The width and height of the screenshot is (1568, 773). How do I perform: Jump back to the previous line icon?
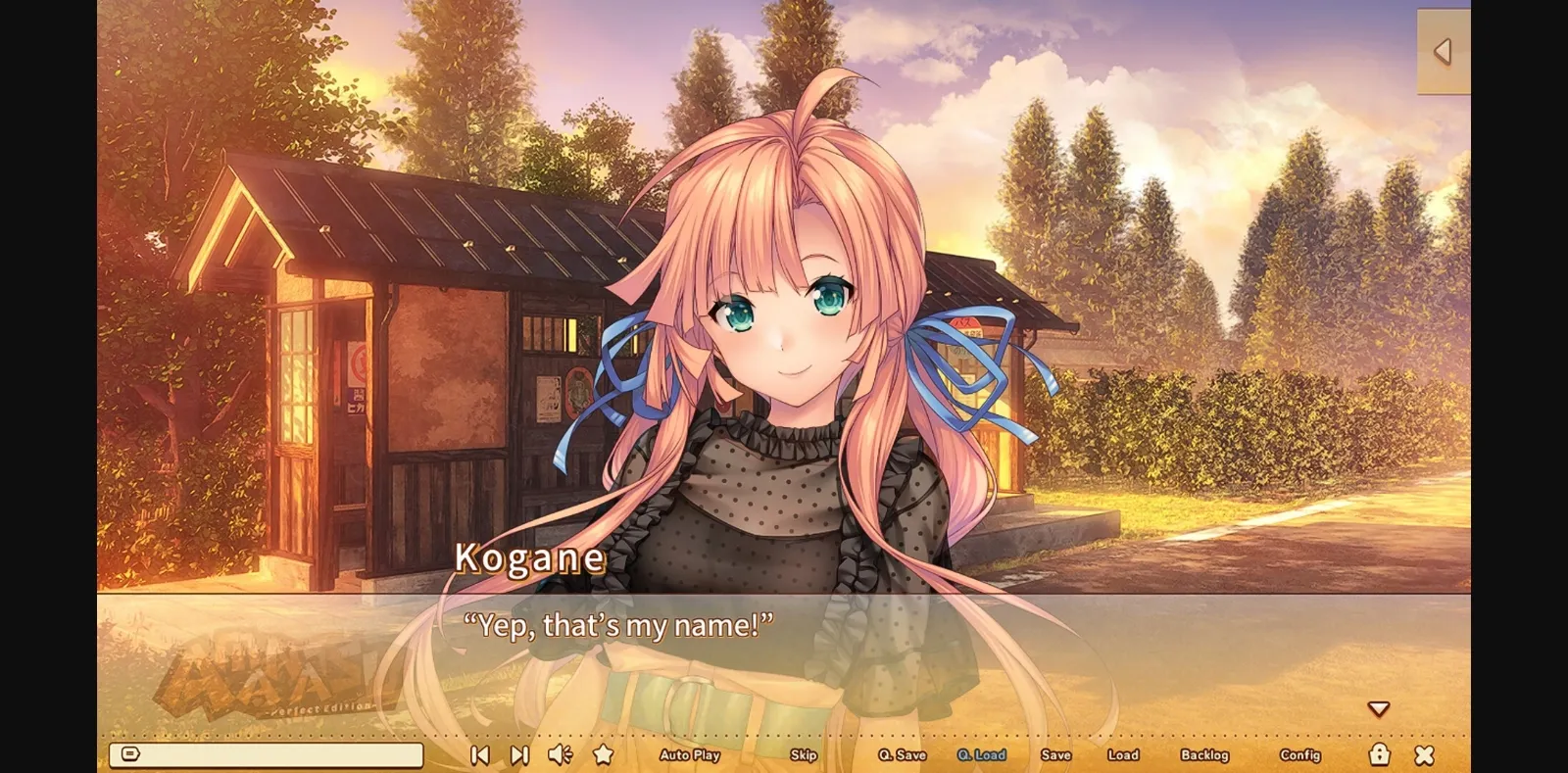tap(479, 754)
